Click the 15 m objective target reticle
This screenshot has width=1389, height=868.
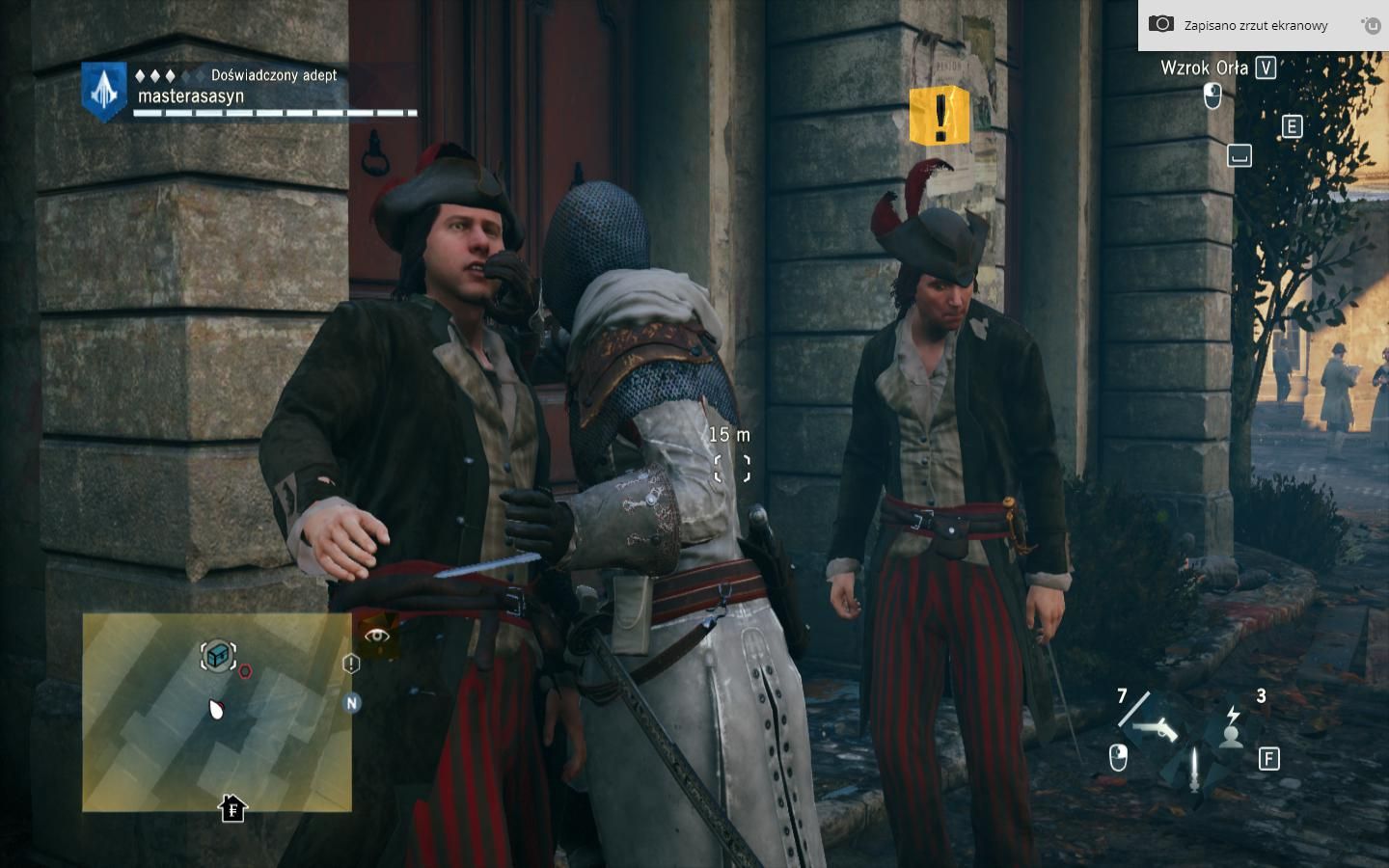click(731, 469)
